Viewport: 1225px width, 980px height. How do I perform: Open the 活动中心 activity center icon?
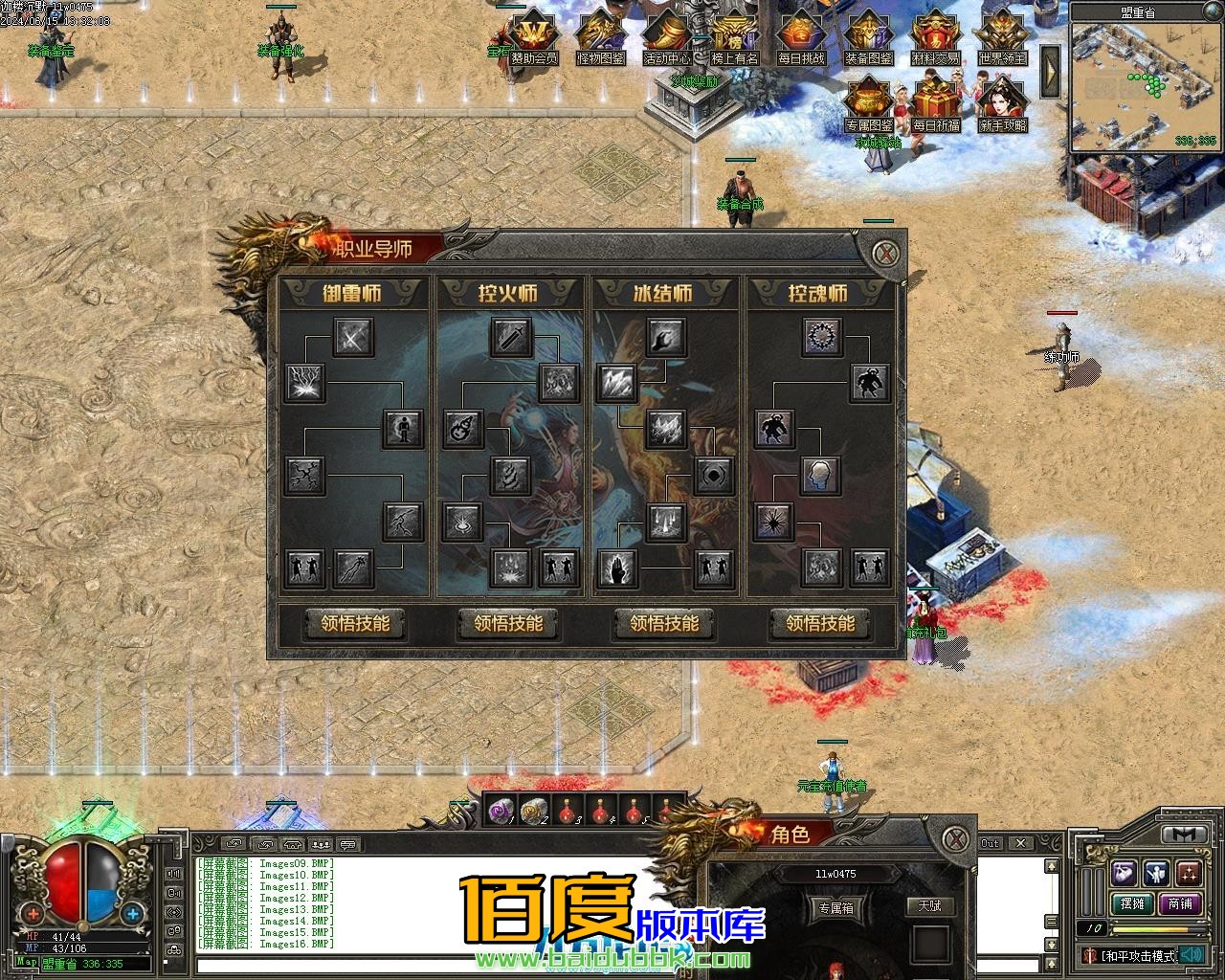(x=667, y=33)
